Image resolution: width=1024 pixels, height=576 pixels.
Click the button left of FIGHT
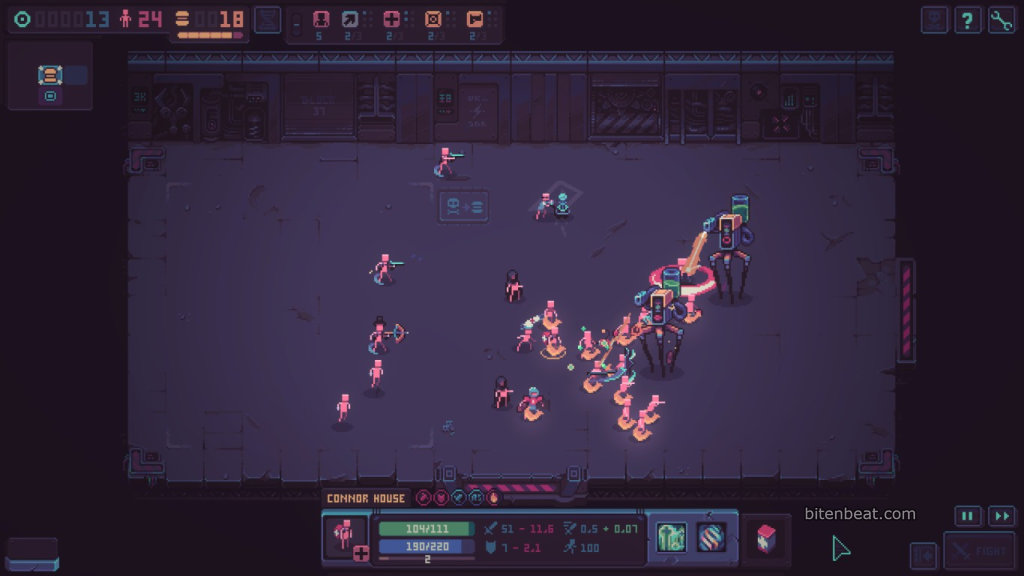[924, 554]
